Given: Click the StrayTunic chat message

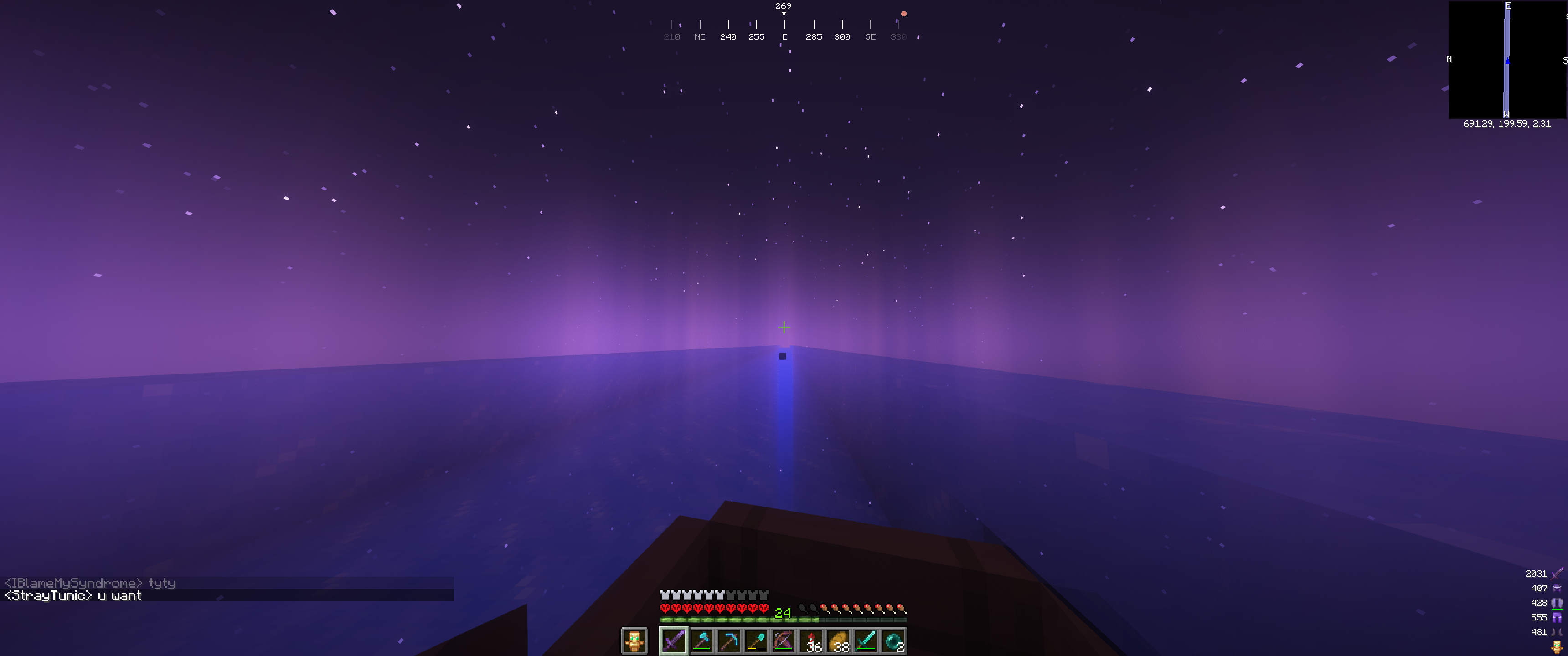Looking at the screenshot, I should tap(73, 596).
